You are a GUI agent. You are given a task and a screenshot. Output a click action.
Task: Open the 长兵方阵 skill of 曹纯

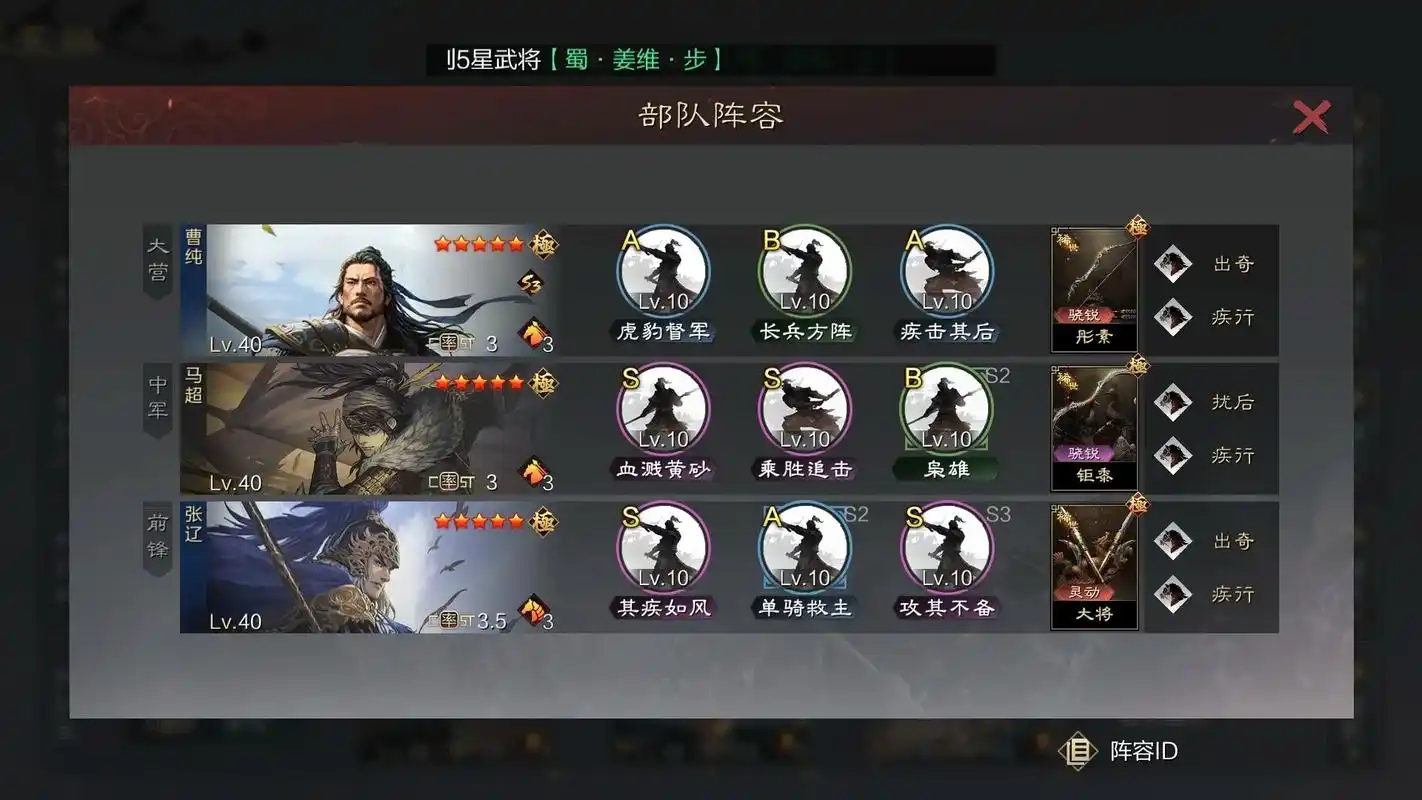click(x=805, y=270)
